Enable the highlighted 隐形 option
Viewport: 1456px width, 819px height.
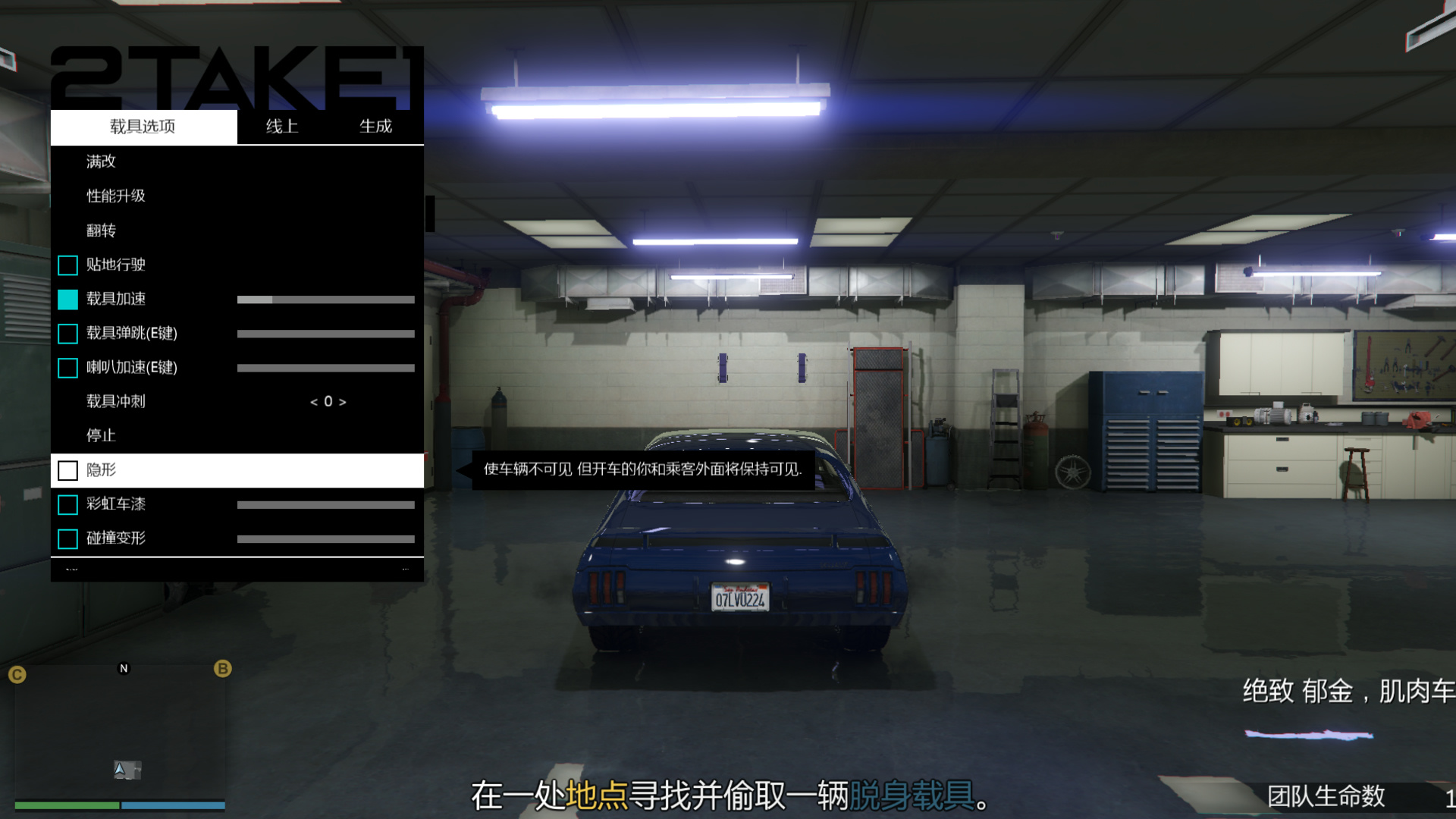click(x=67, y=470)
